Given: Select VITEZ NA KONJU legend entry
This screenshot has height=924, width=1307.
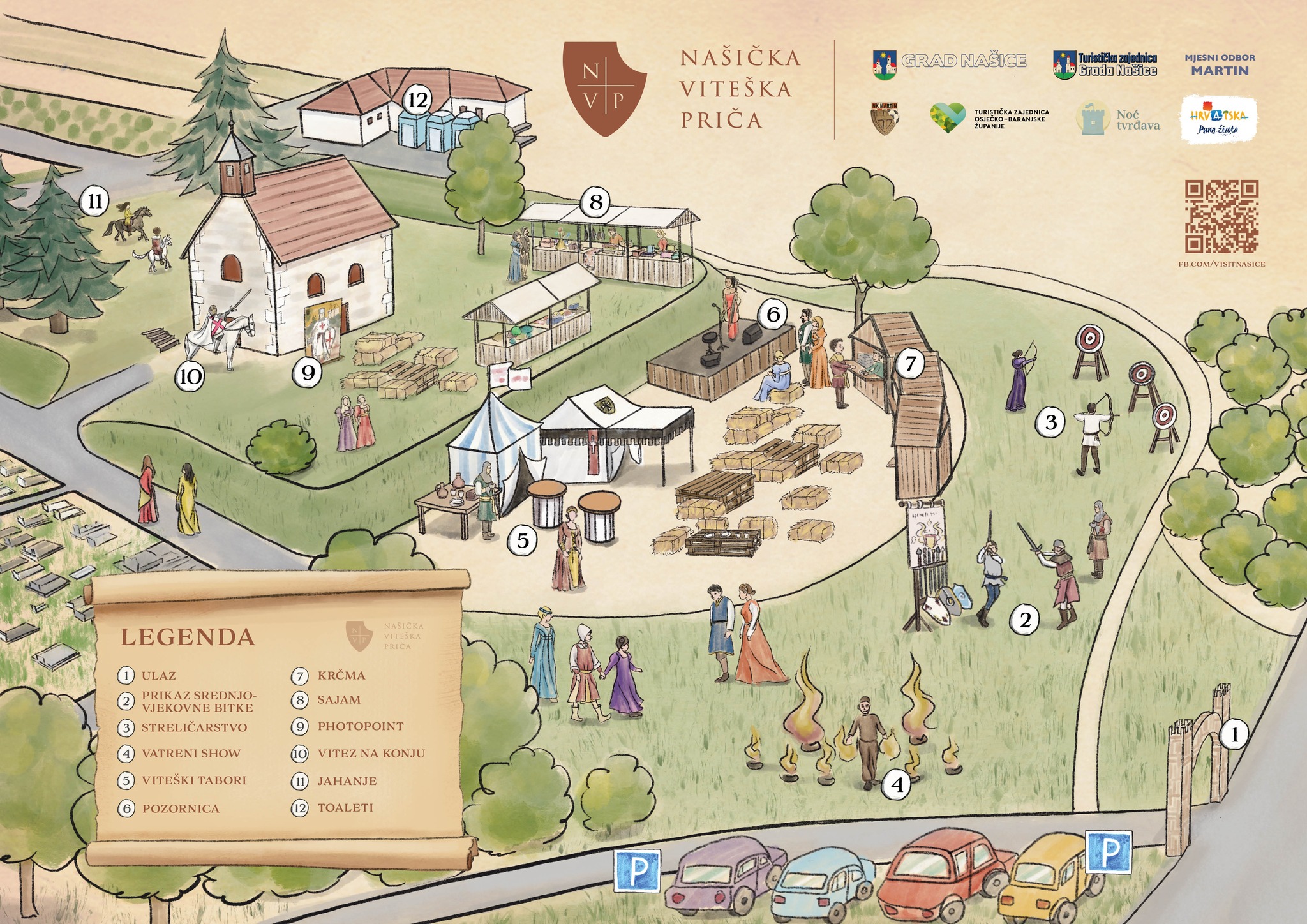Looking at the screenshot, I should [x=371, y=754].
